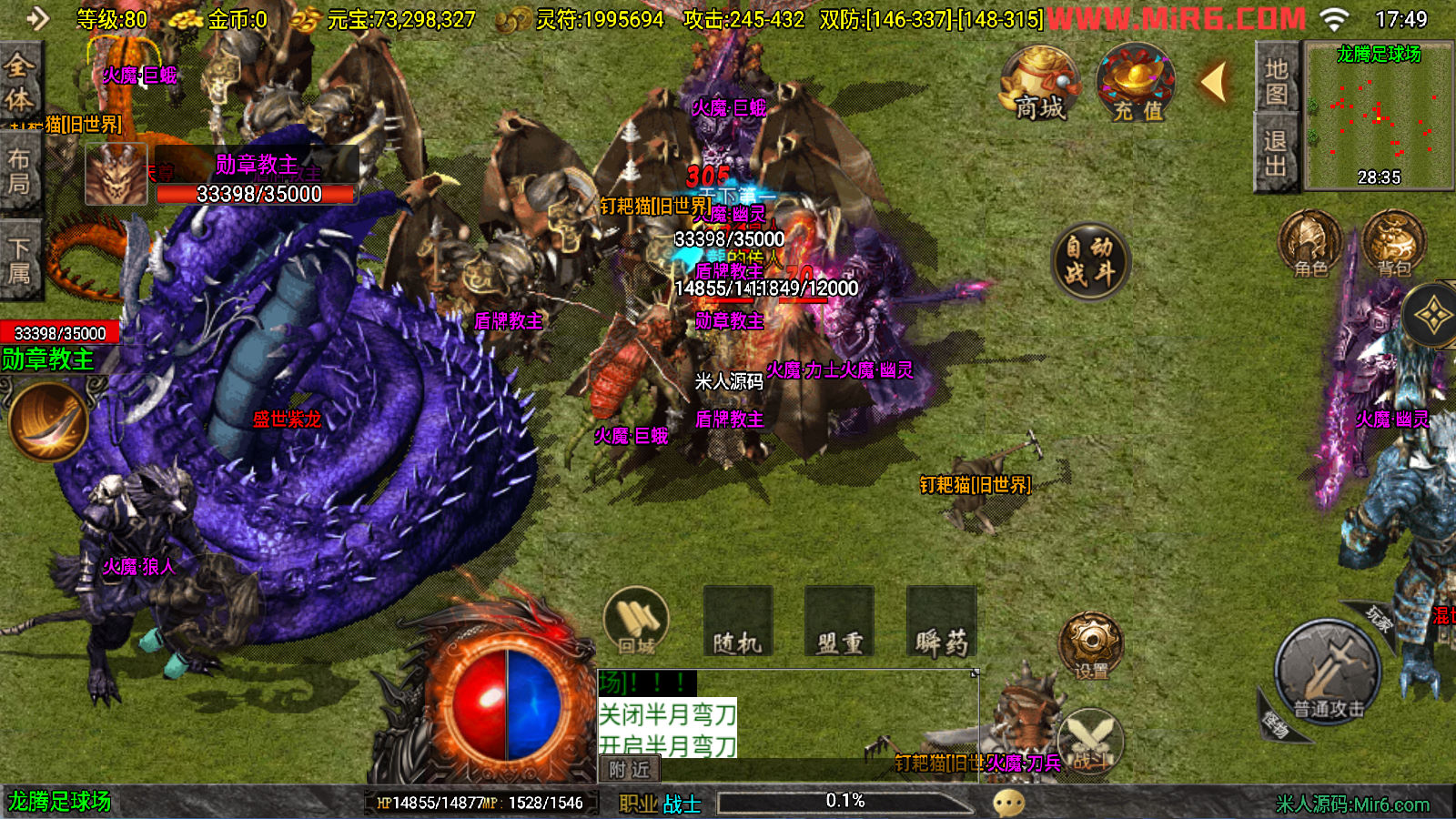This screenshot has height=819, width=1456.
Task: Use the 瞬药 instant potion slot
Action: tap(941, 622)
